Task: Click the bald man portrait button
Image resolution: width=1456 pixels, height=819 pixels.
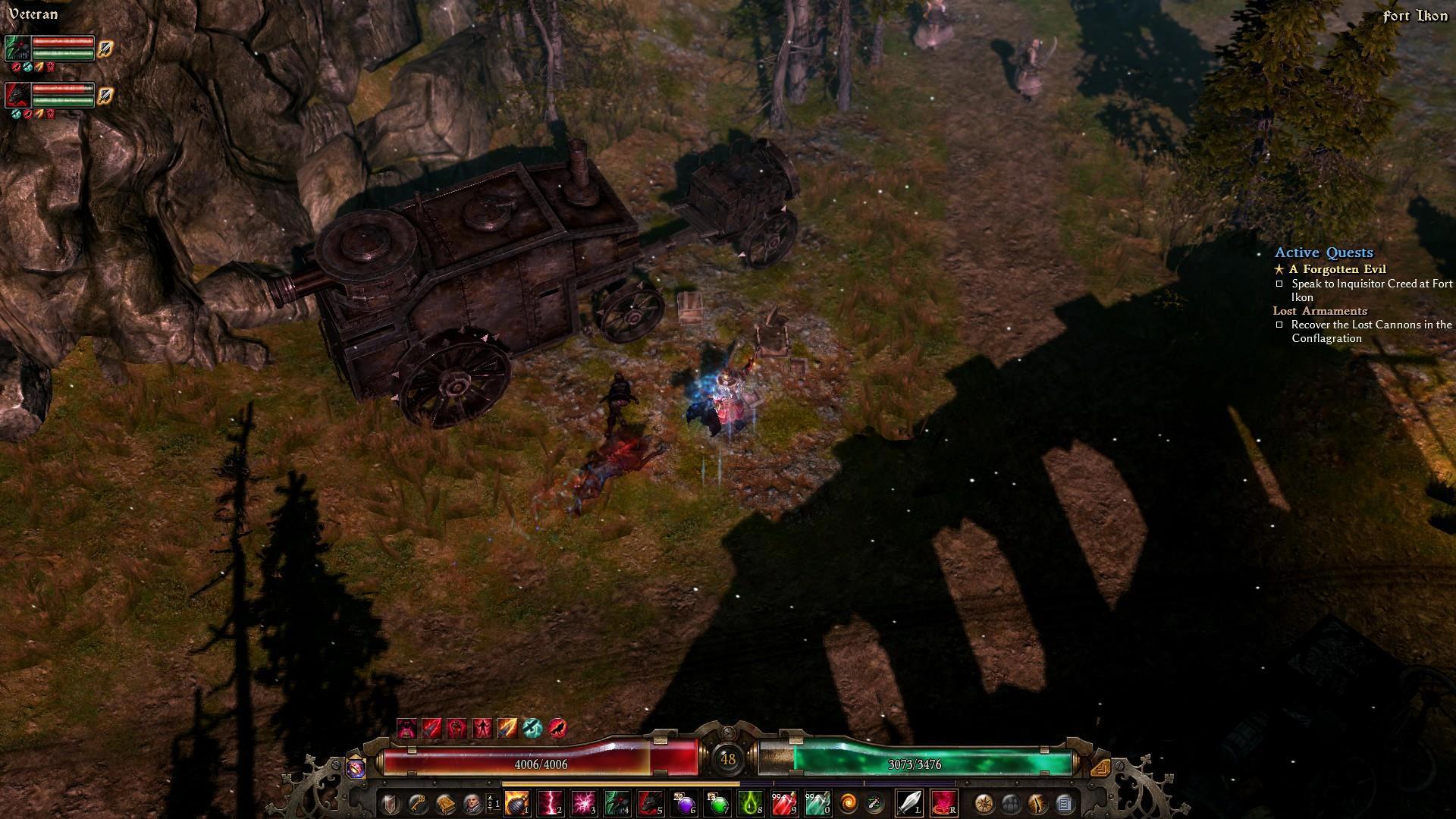Action: pos(472,802)
